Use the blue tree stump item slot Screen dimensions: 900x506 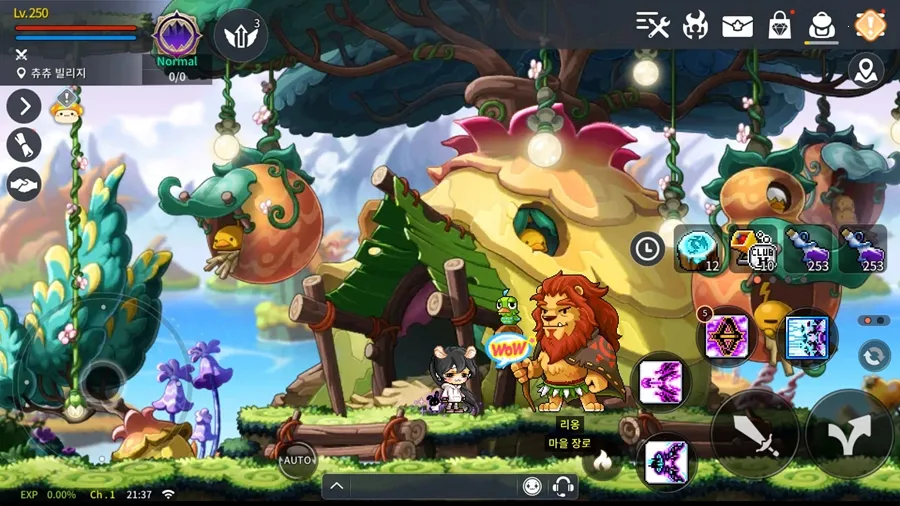698,249
